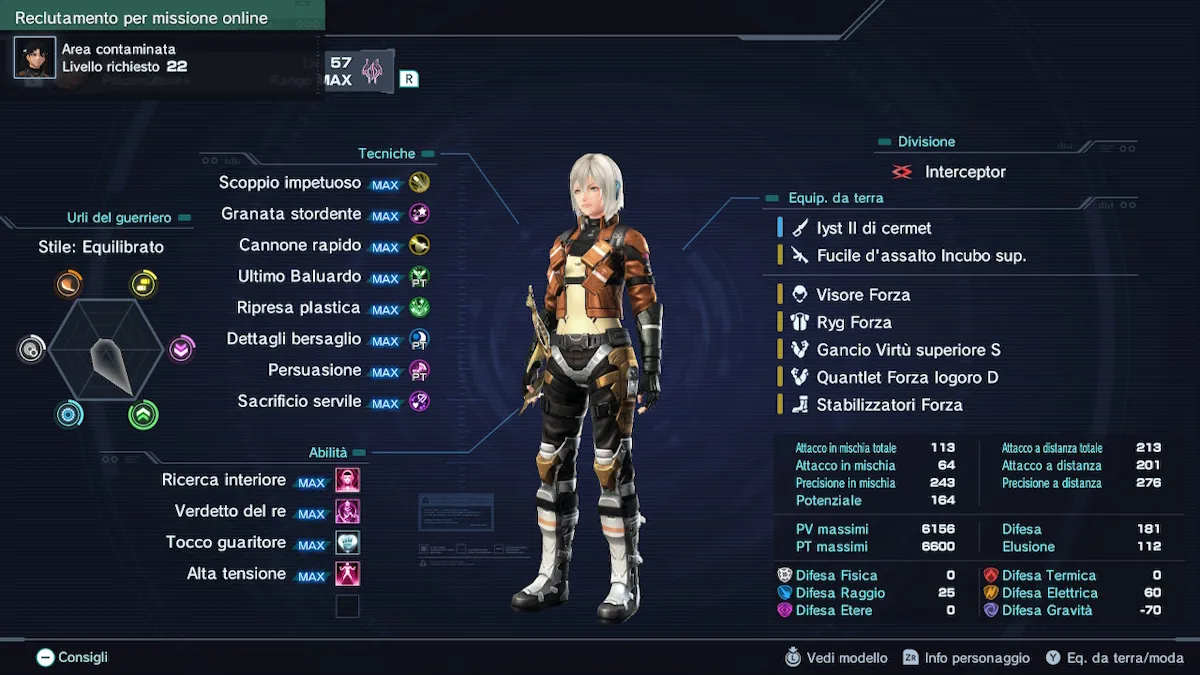
Task: Pick the Ultimo Baluardo technique
Action: [x=299, y=276]
